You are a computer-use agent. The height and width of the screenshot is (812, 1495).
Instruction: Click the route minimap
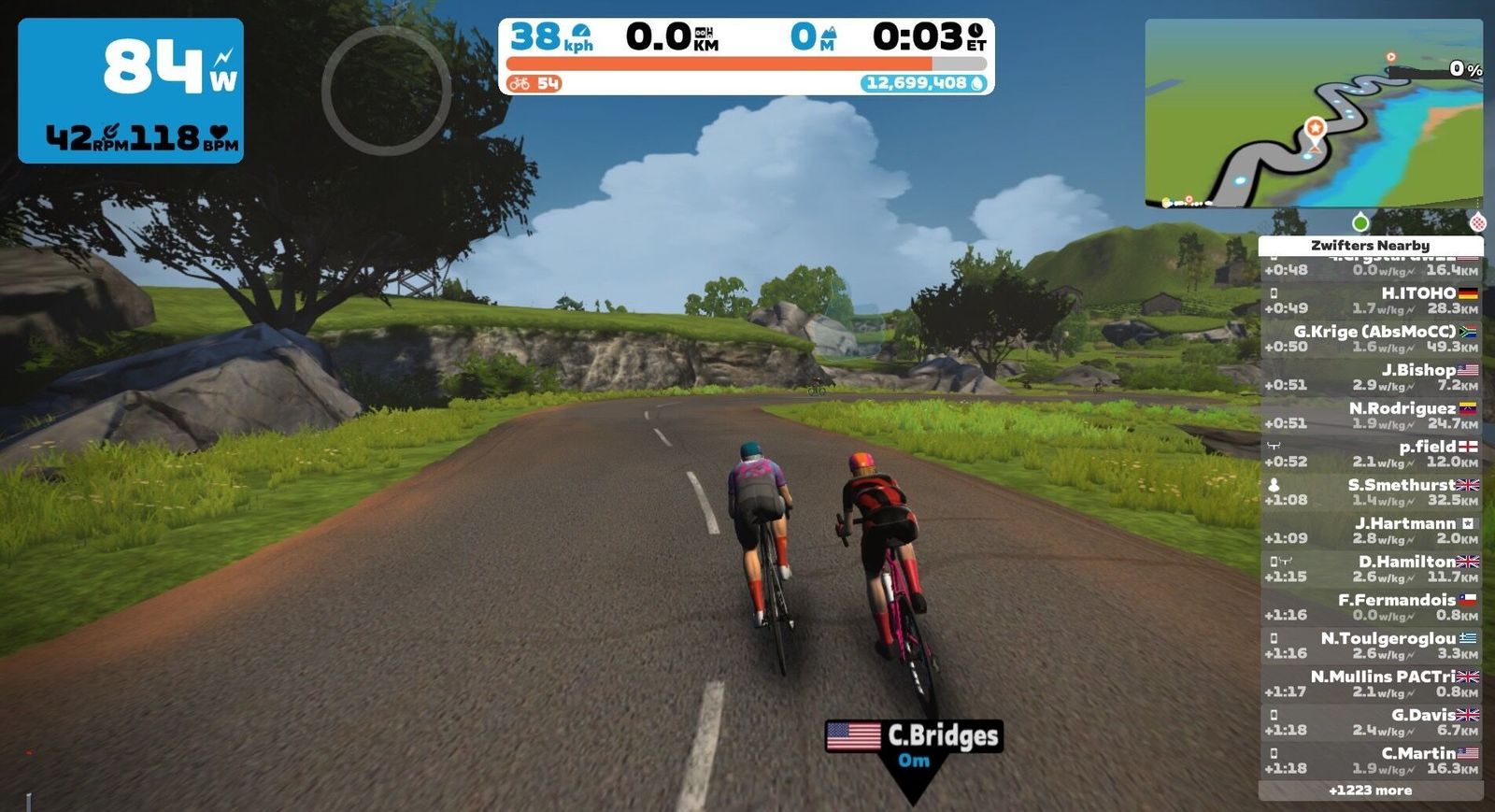click(x=1313, y=112)
